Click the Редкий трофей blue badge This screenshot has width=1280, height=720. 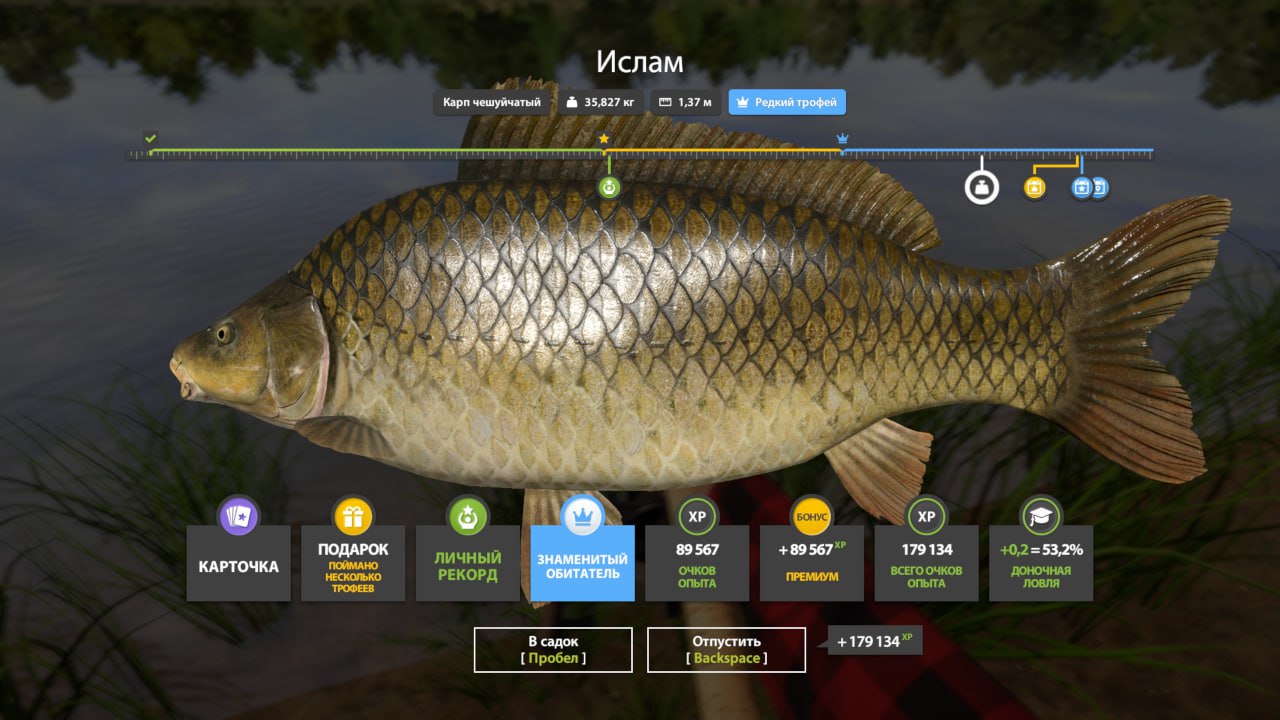tap(786, 102)
